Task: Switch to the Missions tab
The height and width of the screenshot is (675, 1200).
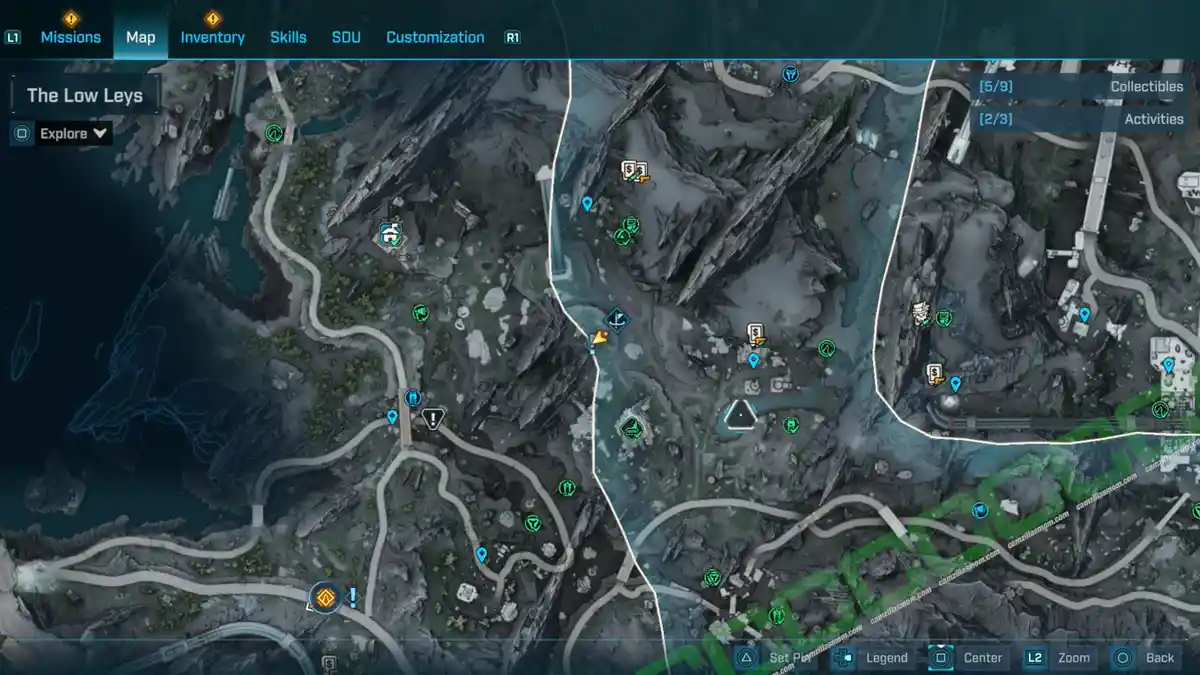Action: (70, 37)
